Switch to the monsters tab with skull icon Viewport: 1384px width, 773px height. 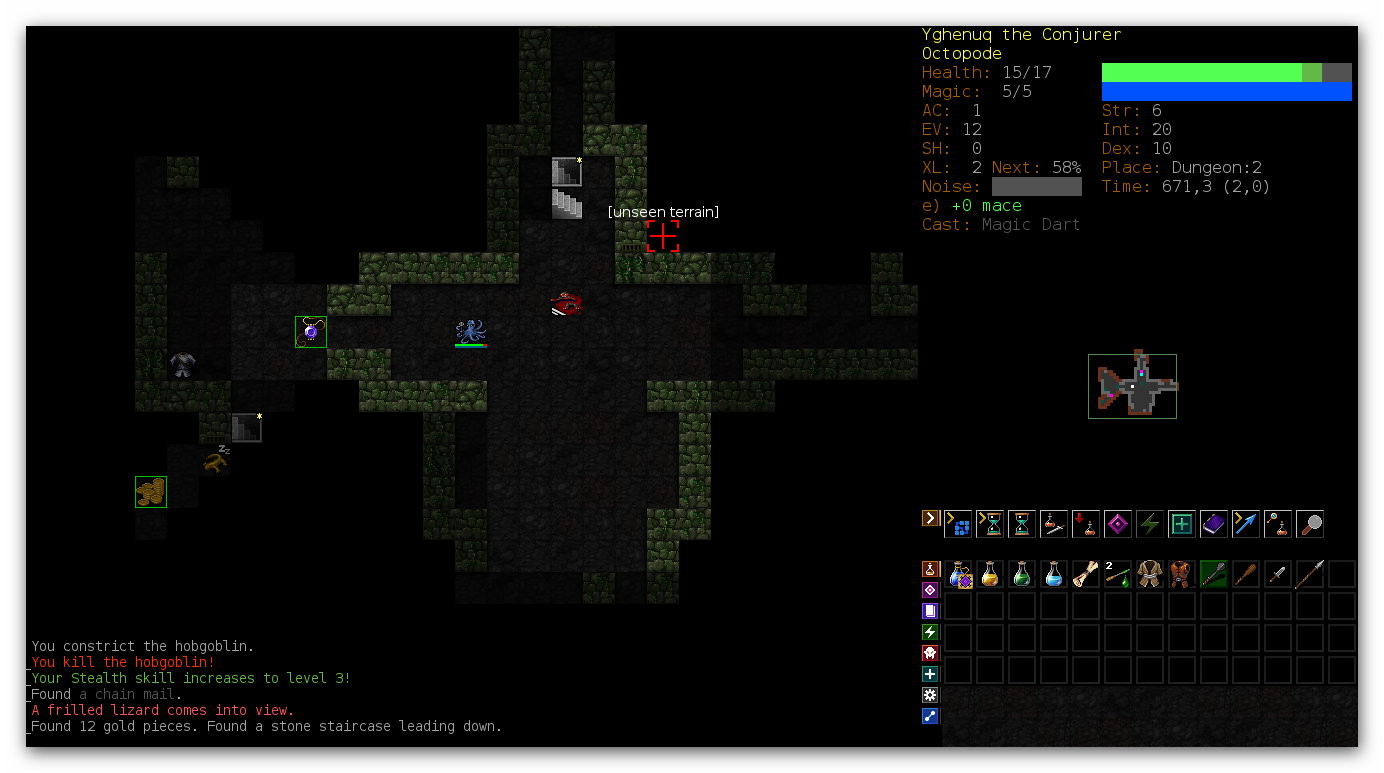(930, 653)
